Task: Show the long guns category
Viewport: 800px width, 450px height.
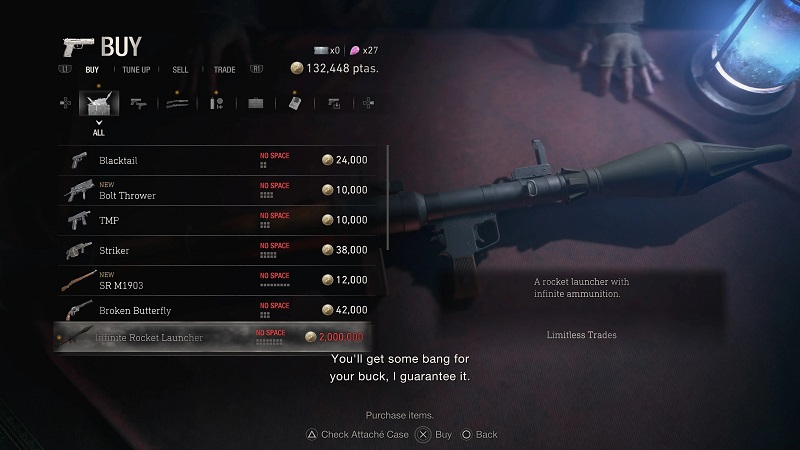Action: pos(177,103)
